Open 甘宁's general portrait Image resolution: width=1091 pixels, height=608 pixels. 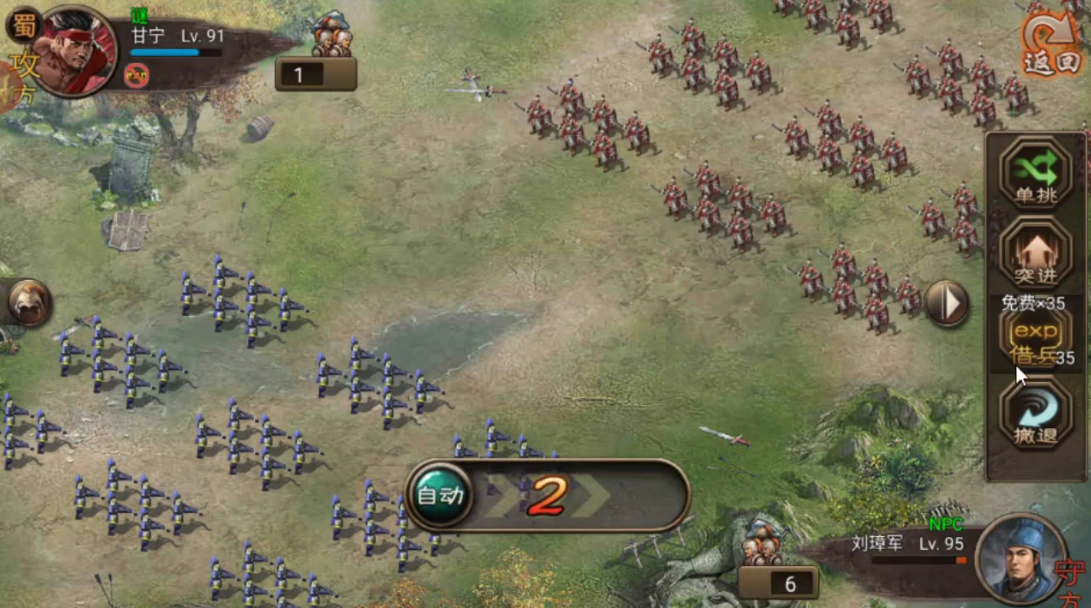coord(74,50)
